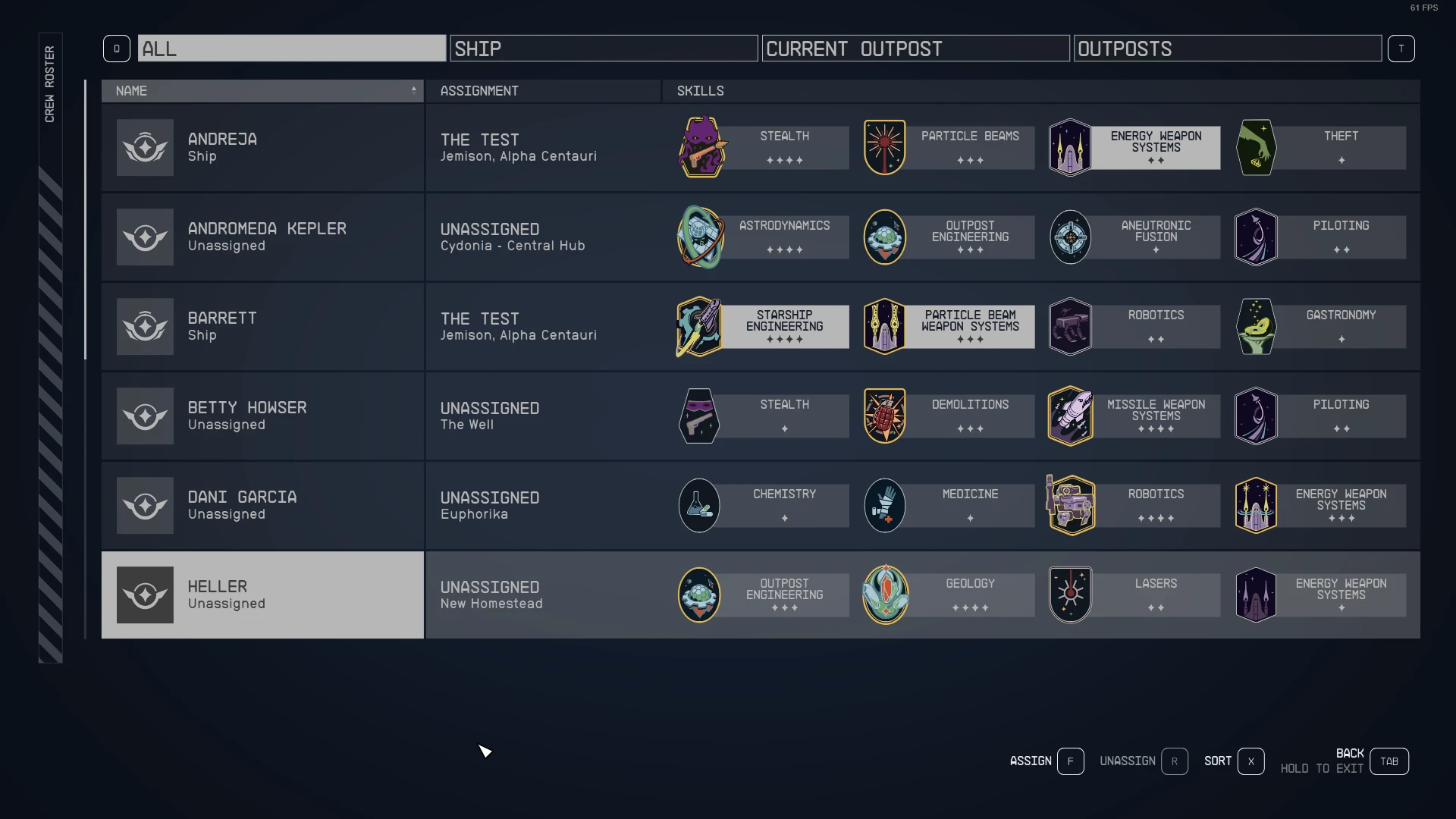Screen dimensions: 1456x819
Task: Open the OUTPOSTS tab
Action: [1227, 48]
